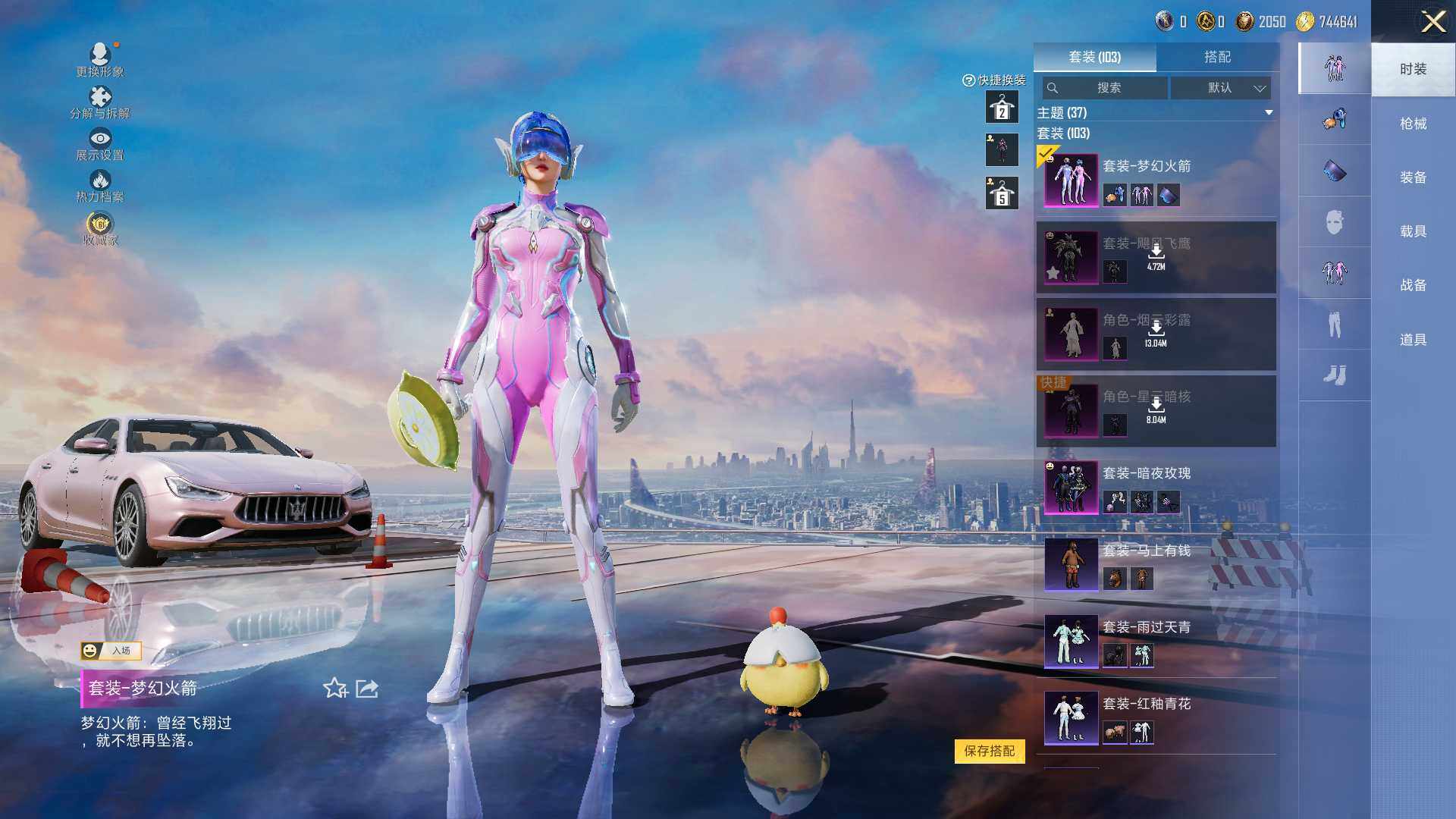Favorite the outfit with the star icon

pos(335,689)
